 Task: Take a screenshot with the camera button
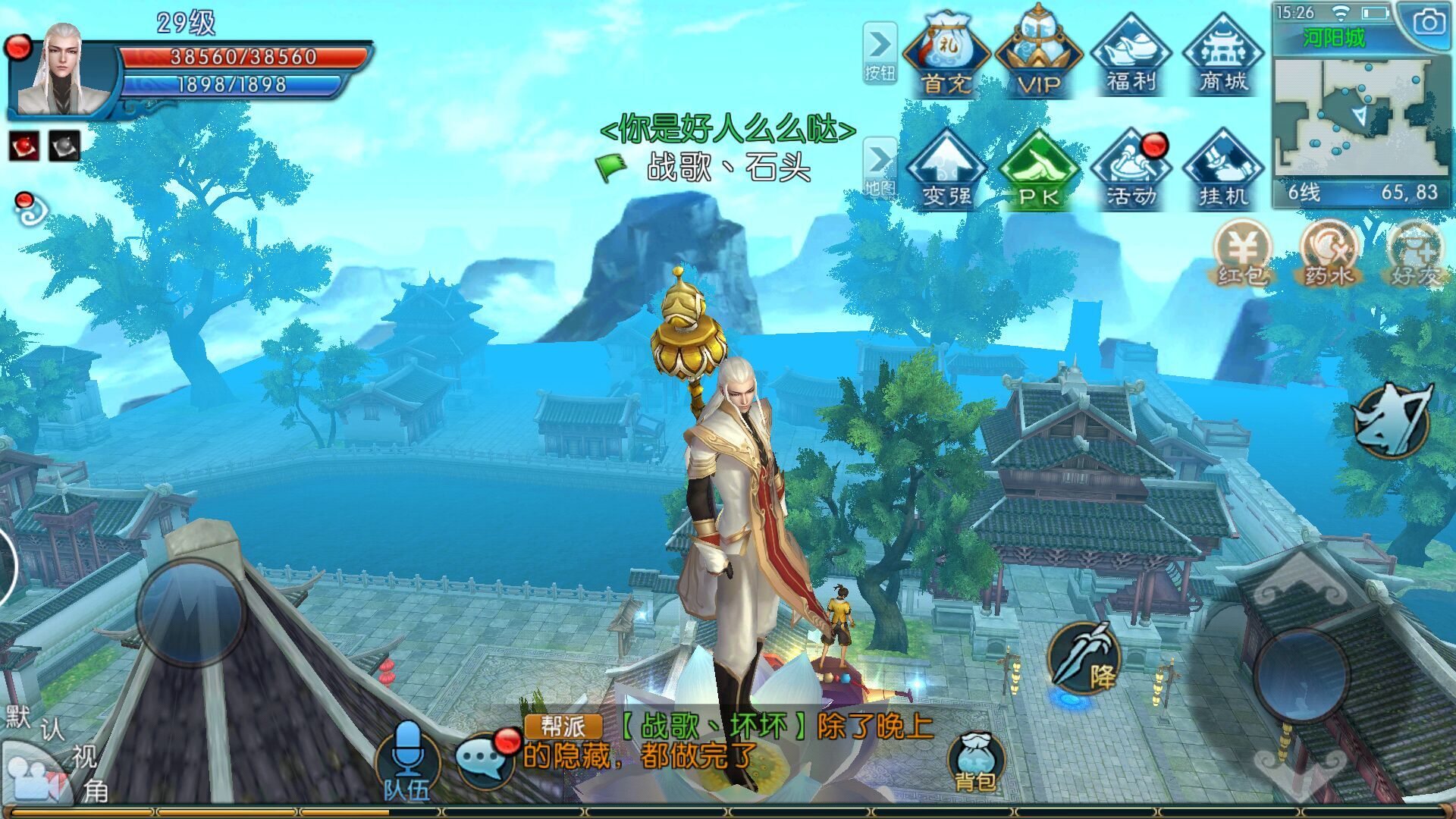pos(1428,24)
